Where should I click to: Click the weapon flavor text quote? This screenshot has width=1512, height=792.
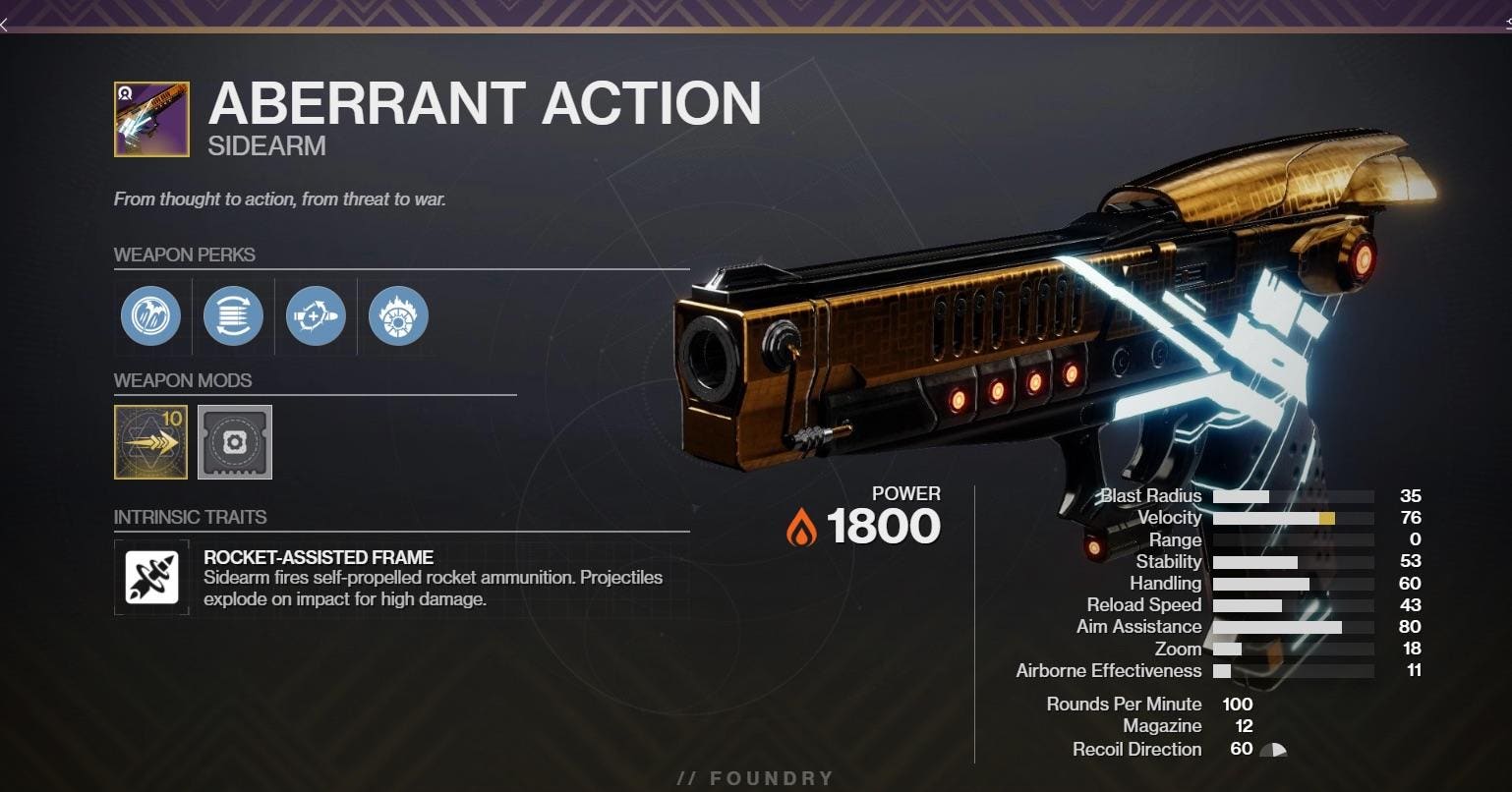click(x=281, y=198)
